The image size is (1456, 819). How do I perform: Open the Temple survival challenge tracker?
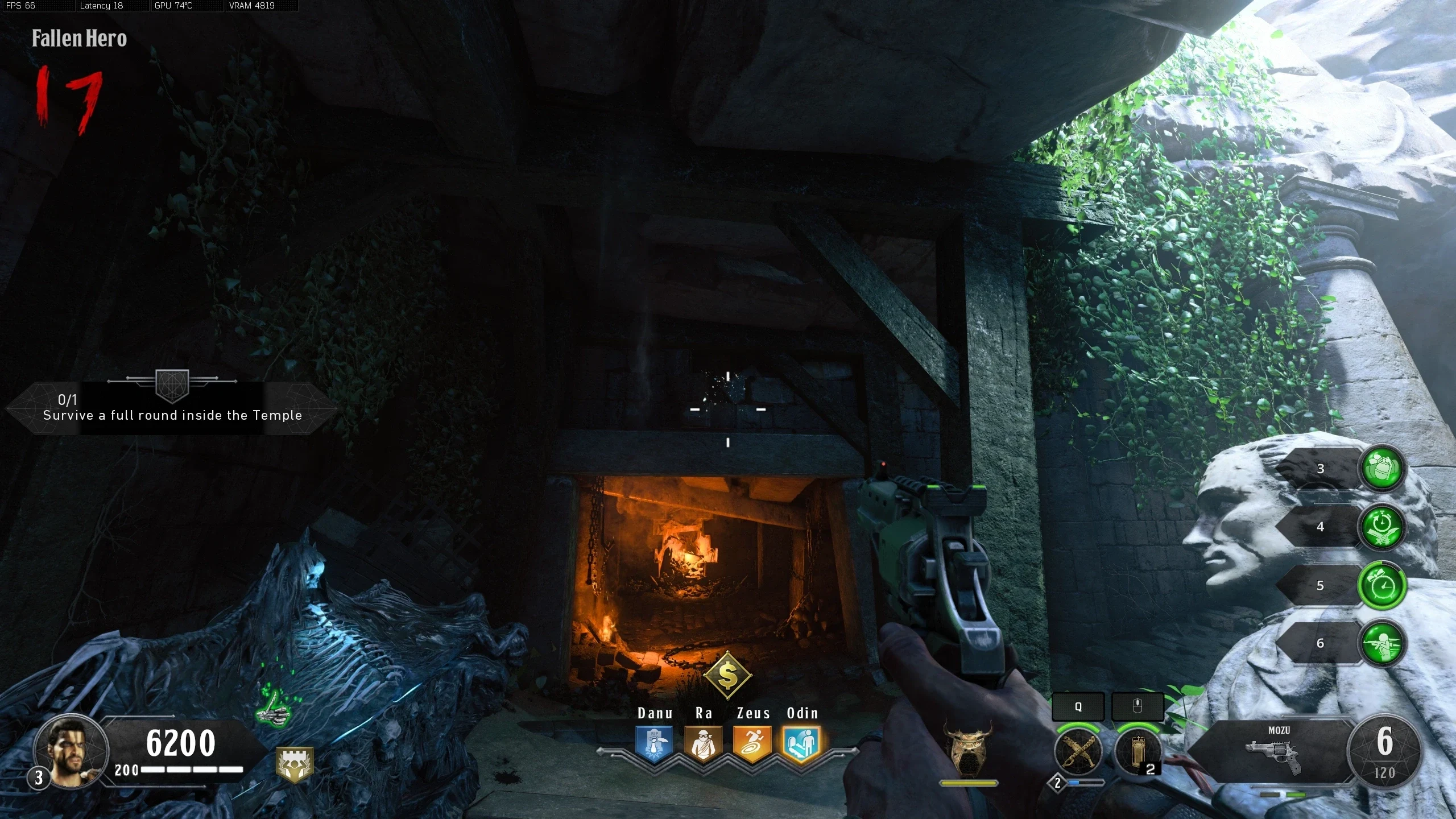pos(172,407)
